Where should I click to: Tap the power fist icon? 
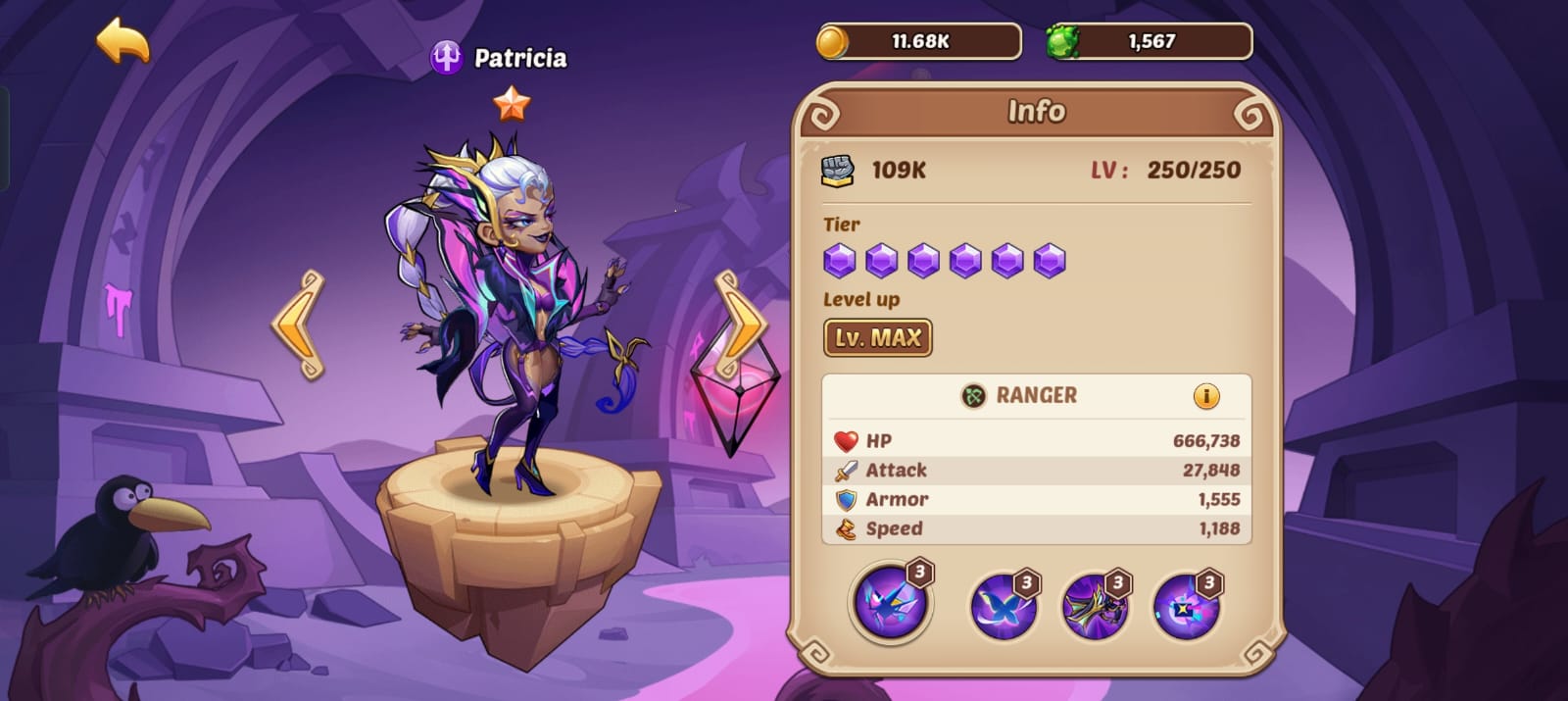point(837,171)
